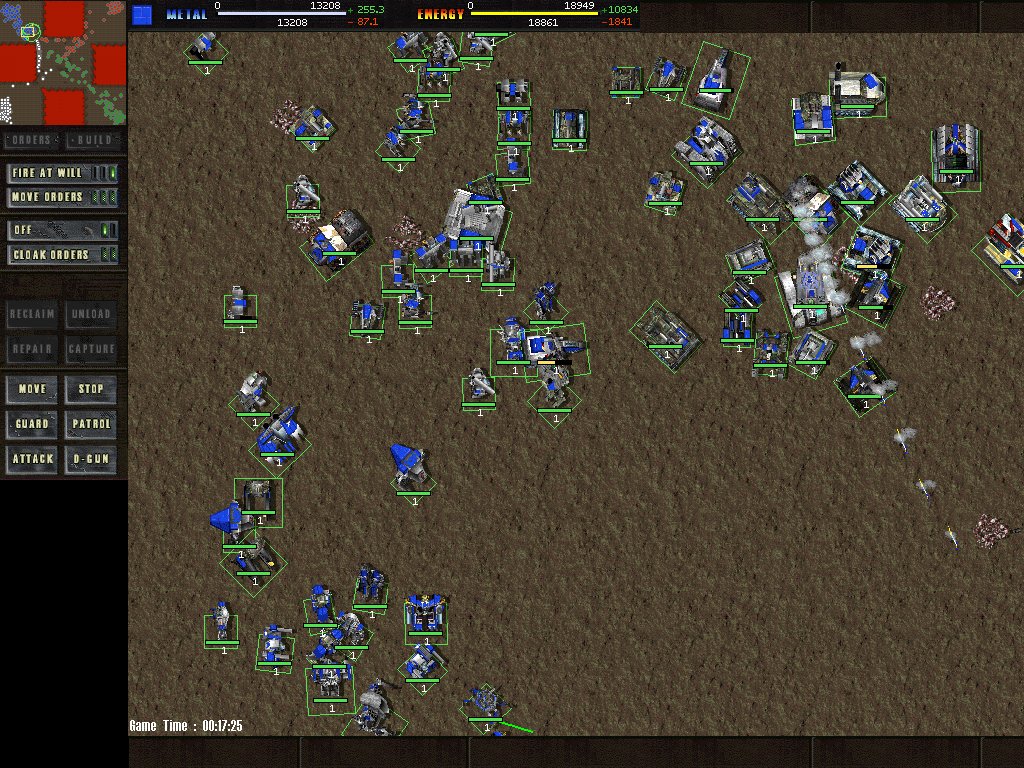Hit the Stop order button
Image resolution: width=1024 pixels, height=768 pixels.
click(x=92, y=388)
